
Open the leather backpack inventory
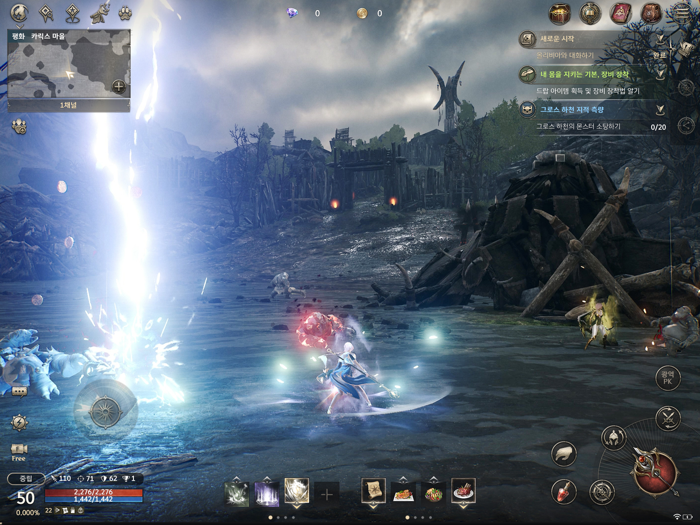point(651,13)
